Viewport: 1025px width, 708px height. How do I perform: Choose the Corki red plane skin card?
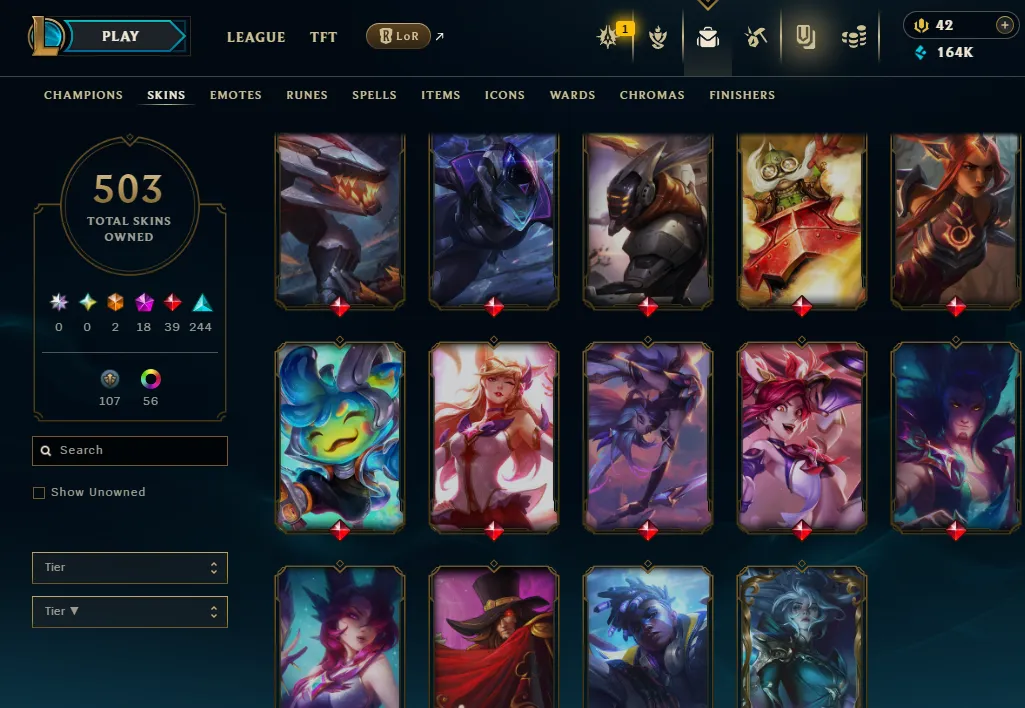tap(802, 218)
